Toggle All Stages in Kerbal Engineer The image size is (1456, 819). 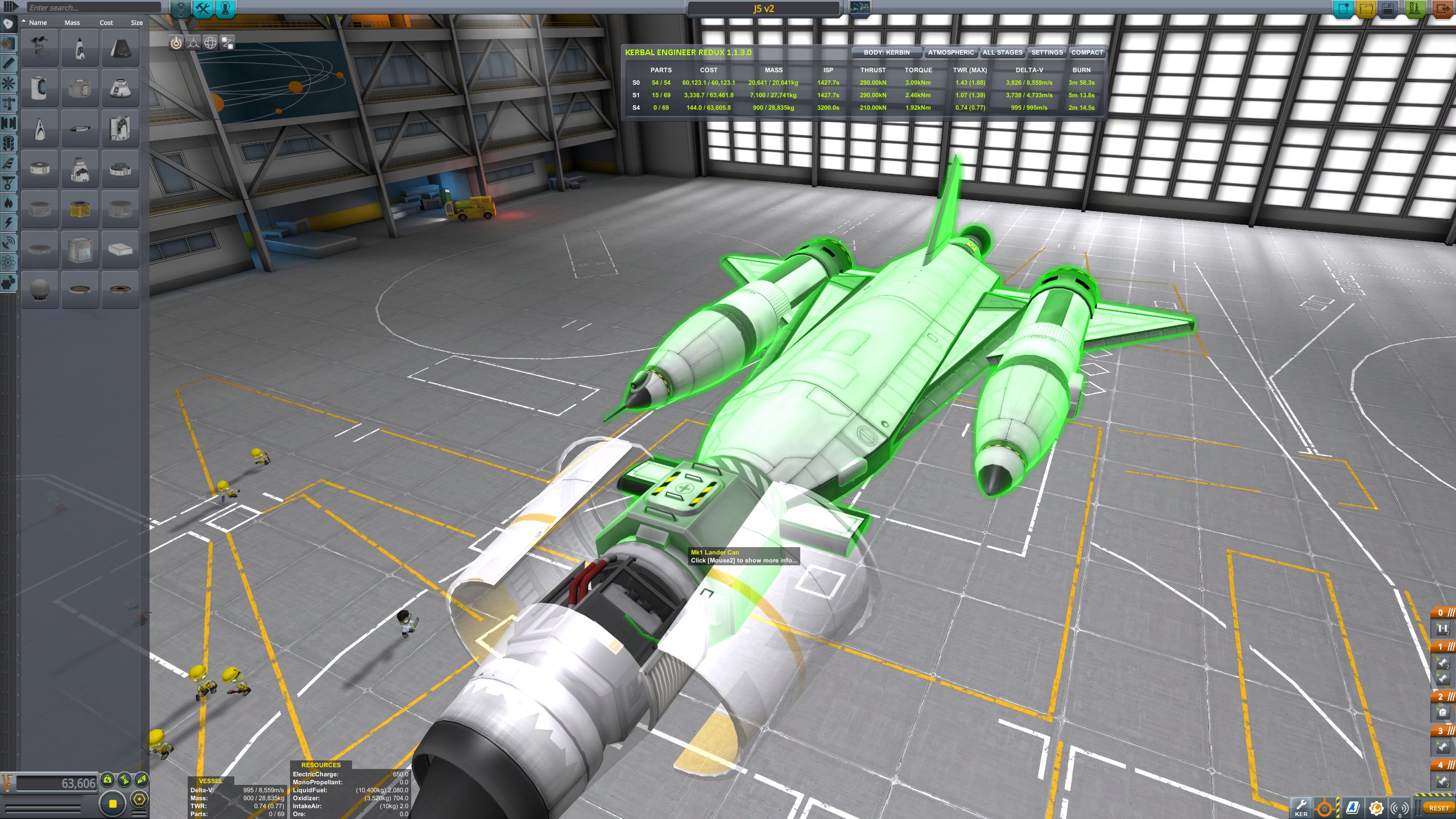click(1002, 52)
